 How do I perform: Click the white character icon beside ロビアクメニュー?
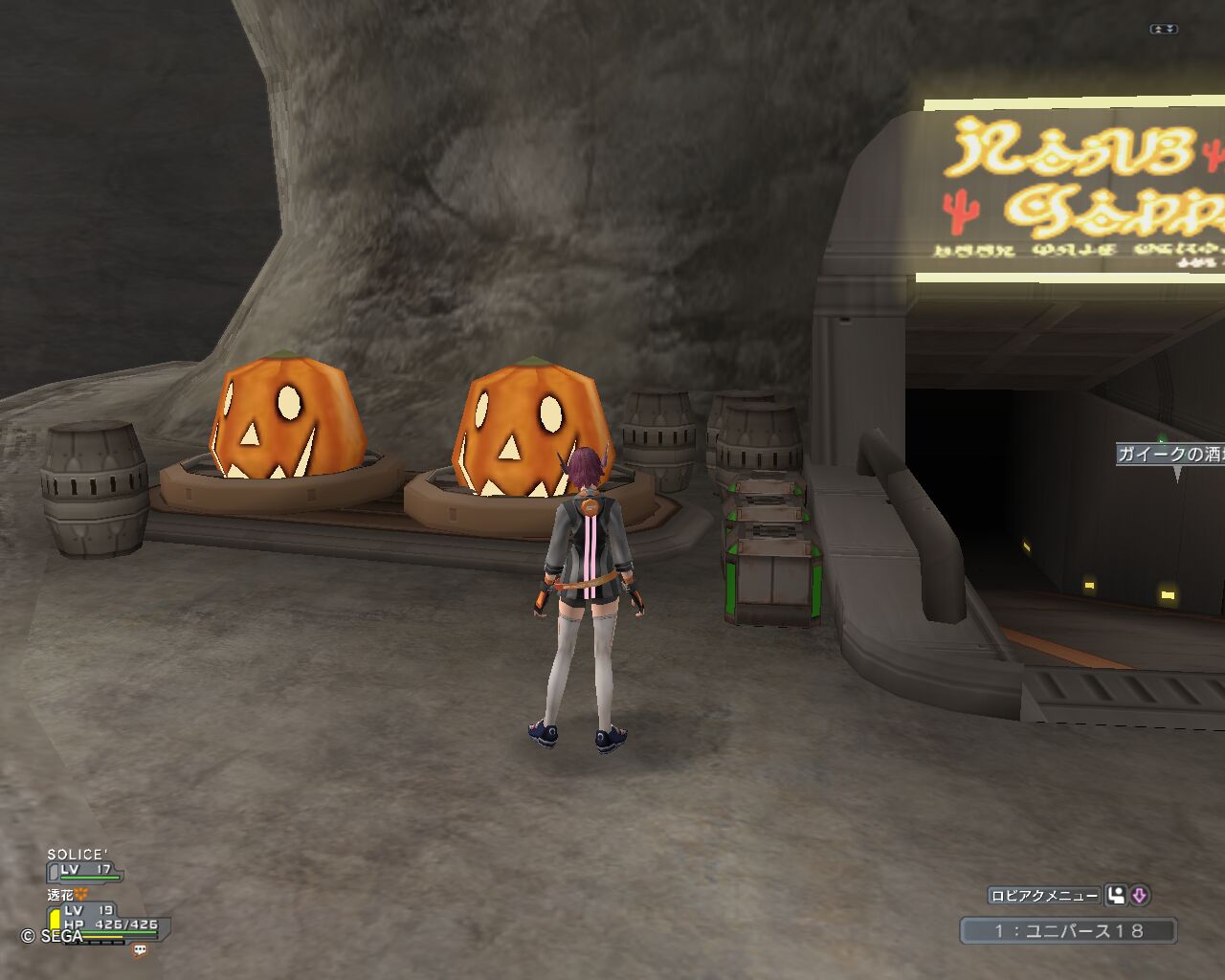pos(1116,896)
